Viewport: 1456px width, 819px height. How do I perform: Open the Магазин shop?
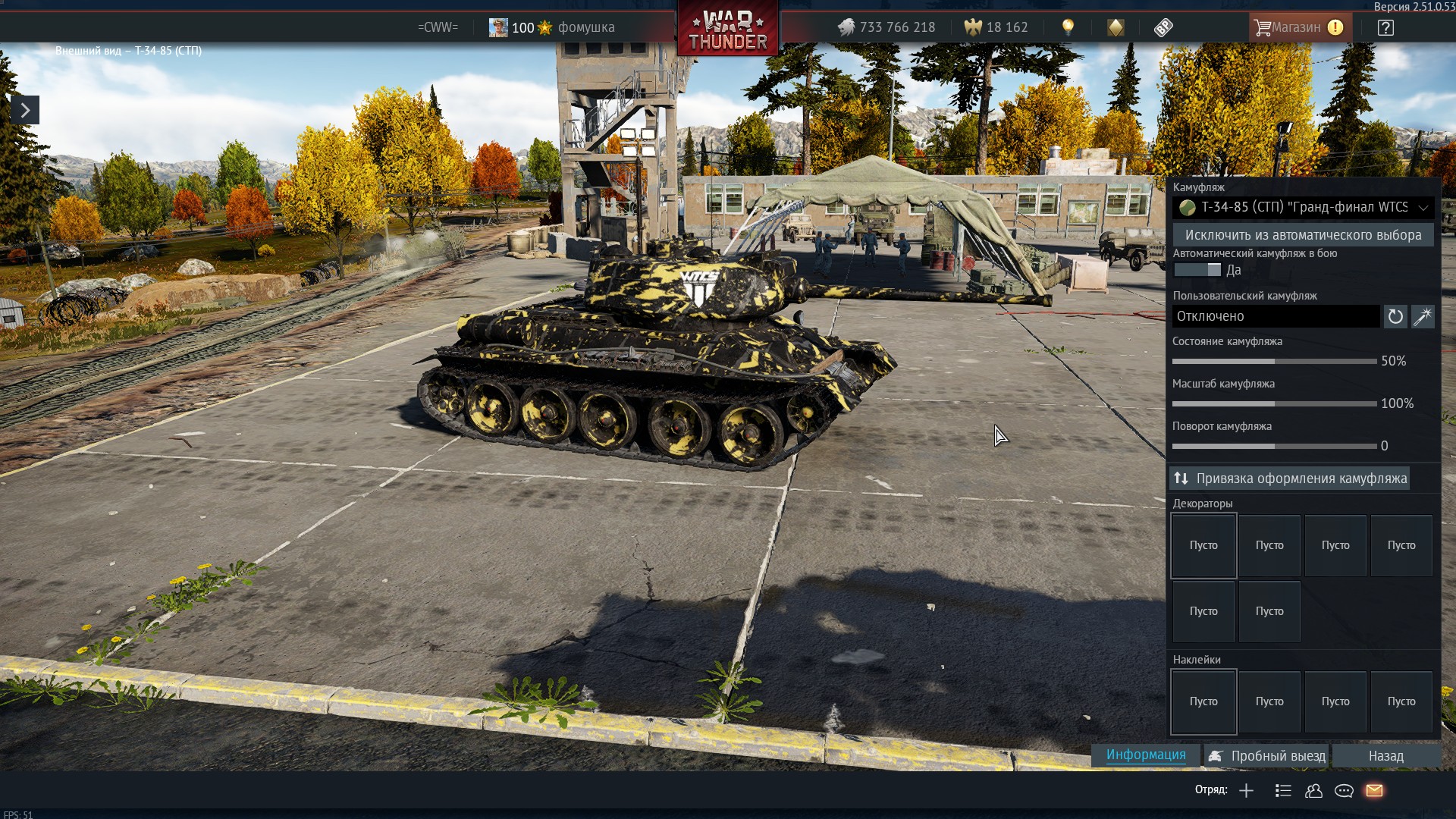pyautogui.click(x=1296, y=27)
